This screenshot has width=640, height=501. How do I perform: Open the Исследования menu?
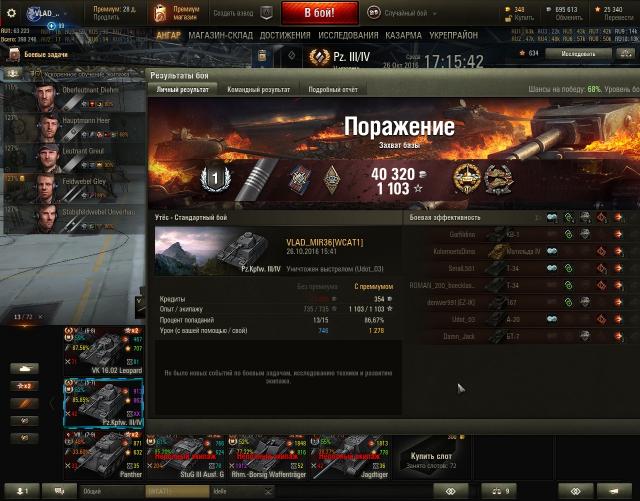pyautogui.click(x=348, y=35)
